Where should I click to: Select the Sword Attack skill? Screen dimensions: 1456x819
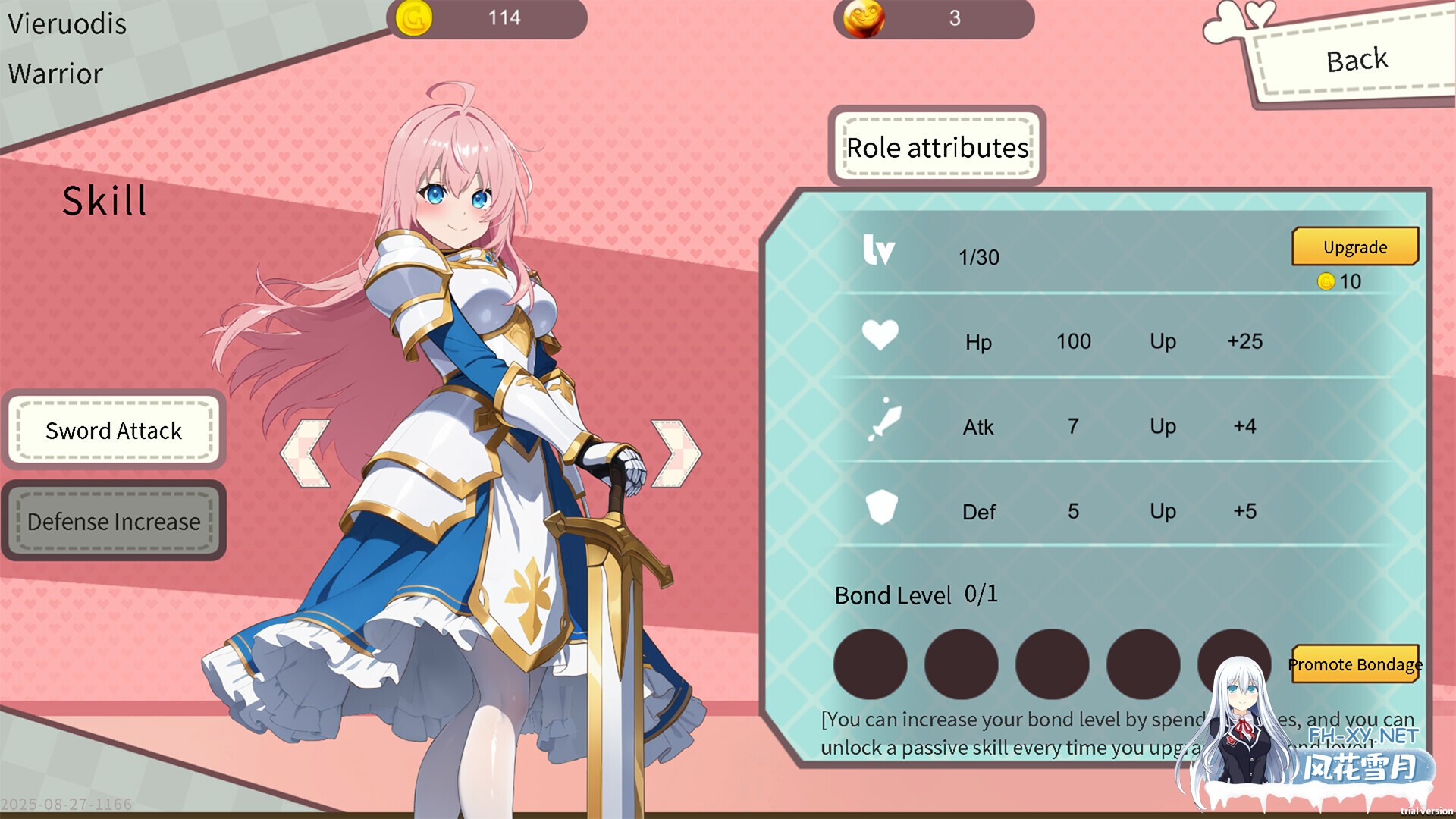(x=114, y=431)
